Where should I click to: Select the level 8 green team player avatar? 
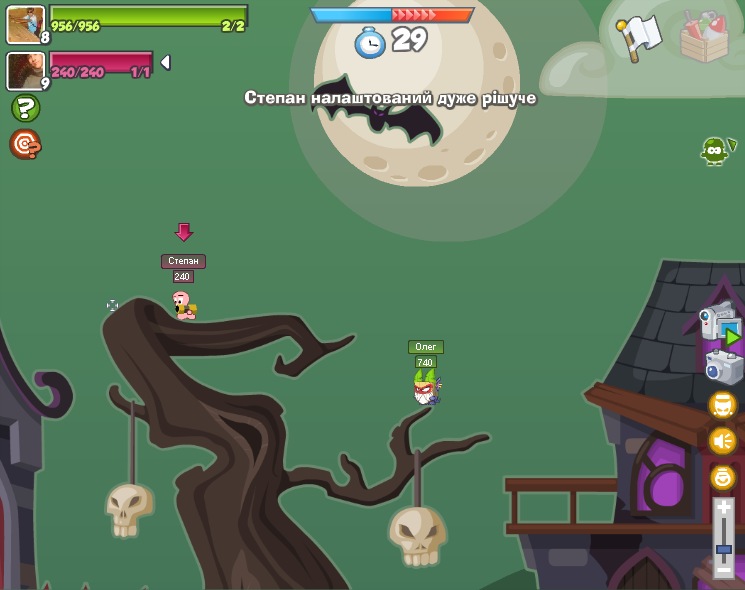(x=24, y=24)
